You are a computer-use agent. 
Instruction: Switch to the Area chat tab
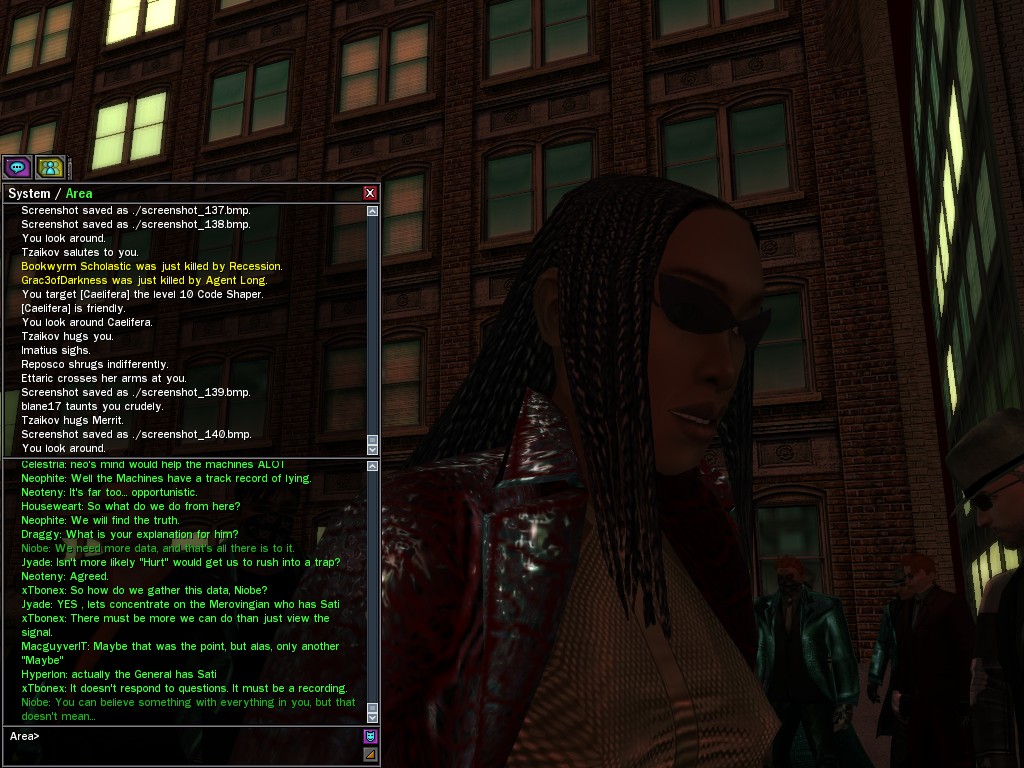click(x=79, y=193)
